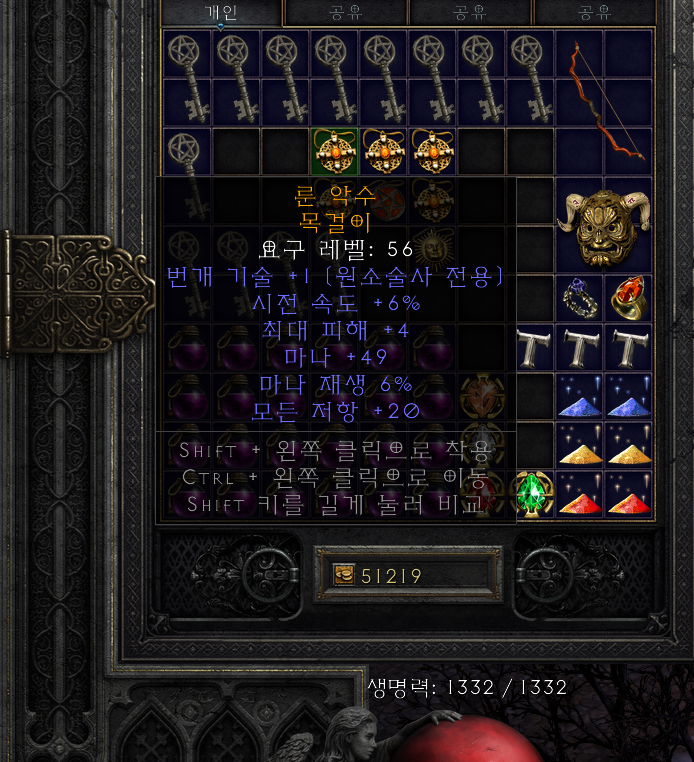Select the amulet with green highlighted background

(x=335, y=150)
